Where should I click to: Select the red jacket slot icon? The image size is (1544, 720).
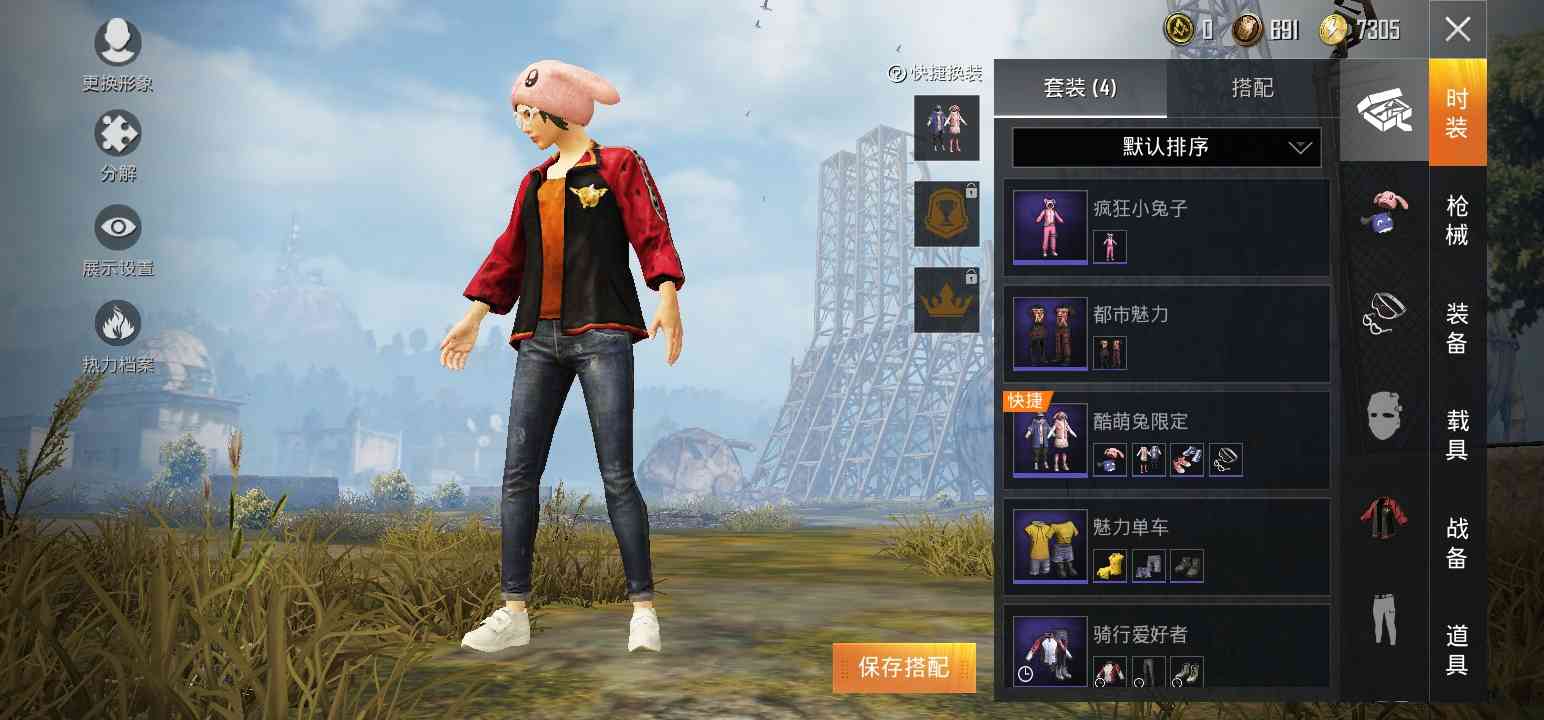click(1384, 515)
